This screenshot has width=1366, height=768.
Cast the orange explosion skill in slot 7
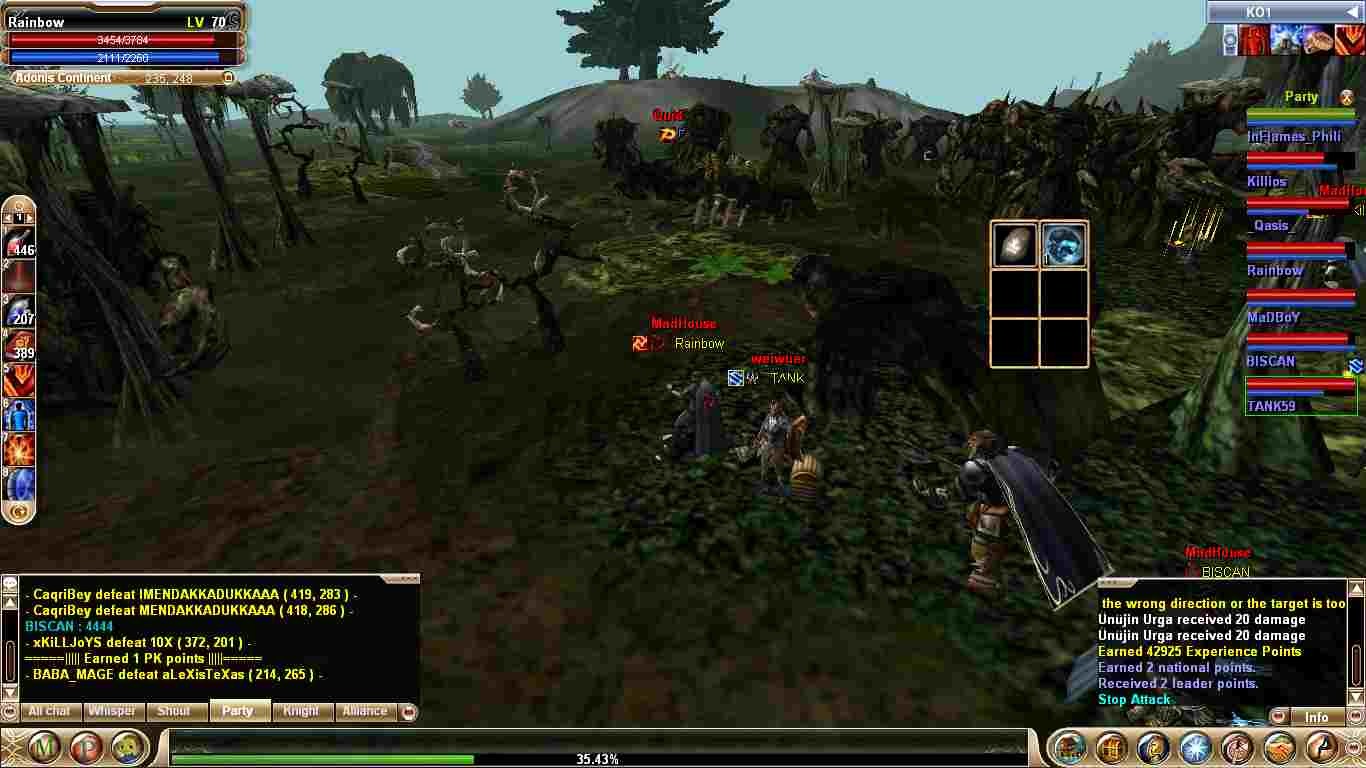click(x=20, y=449)
